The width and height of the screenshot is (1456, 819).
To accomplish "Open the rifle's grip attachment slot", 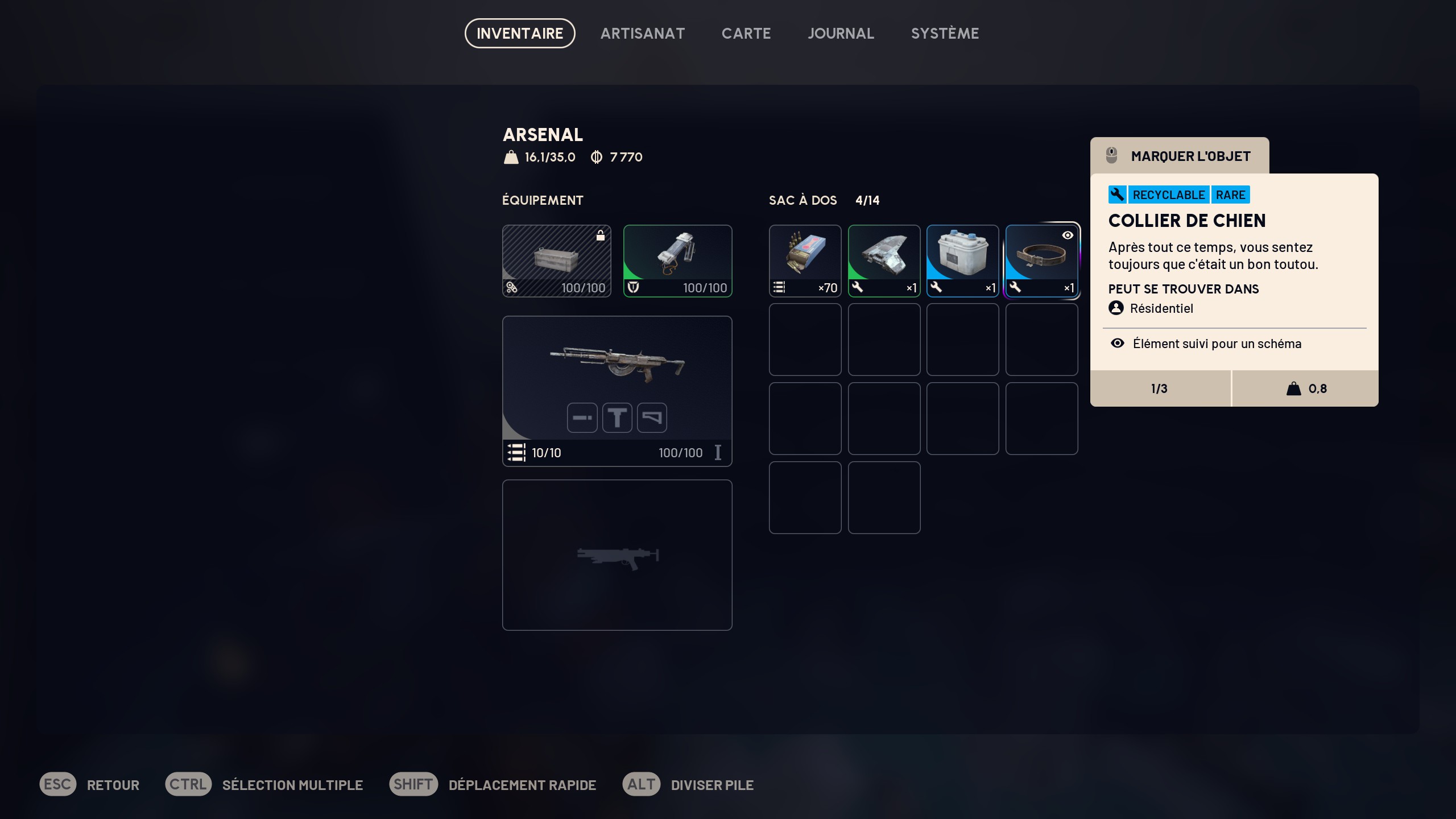I will pyautogui.click(x=617, y=418).
